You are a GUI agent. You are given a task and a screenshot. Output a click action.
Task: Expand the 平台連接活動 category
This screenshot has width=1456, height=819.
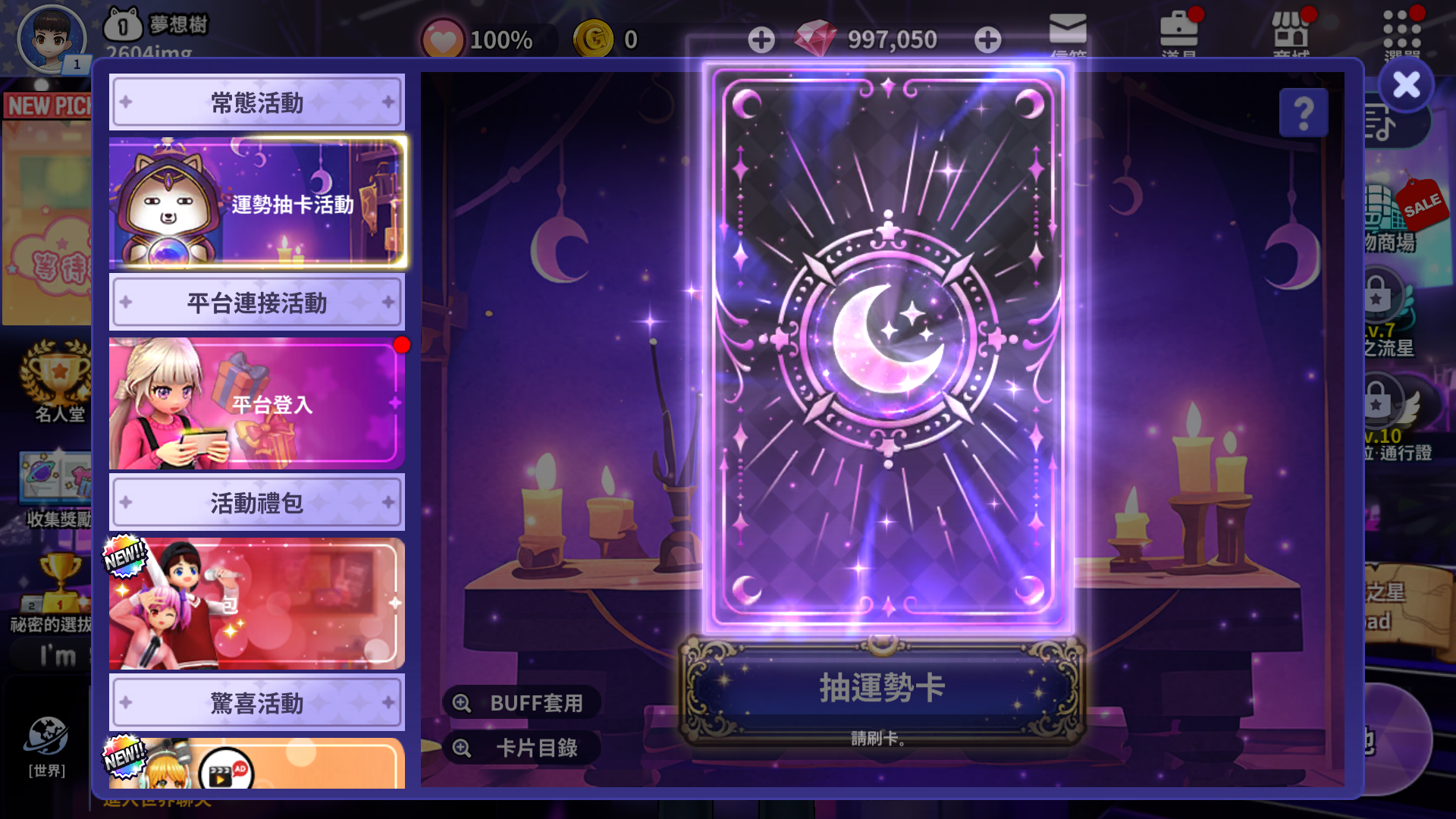pos(257,303)
